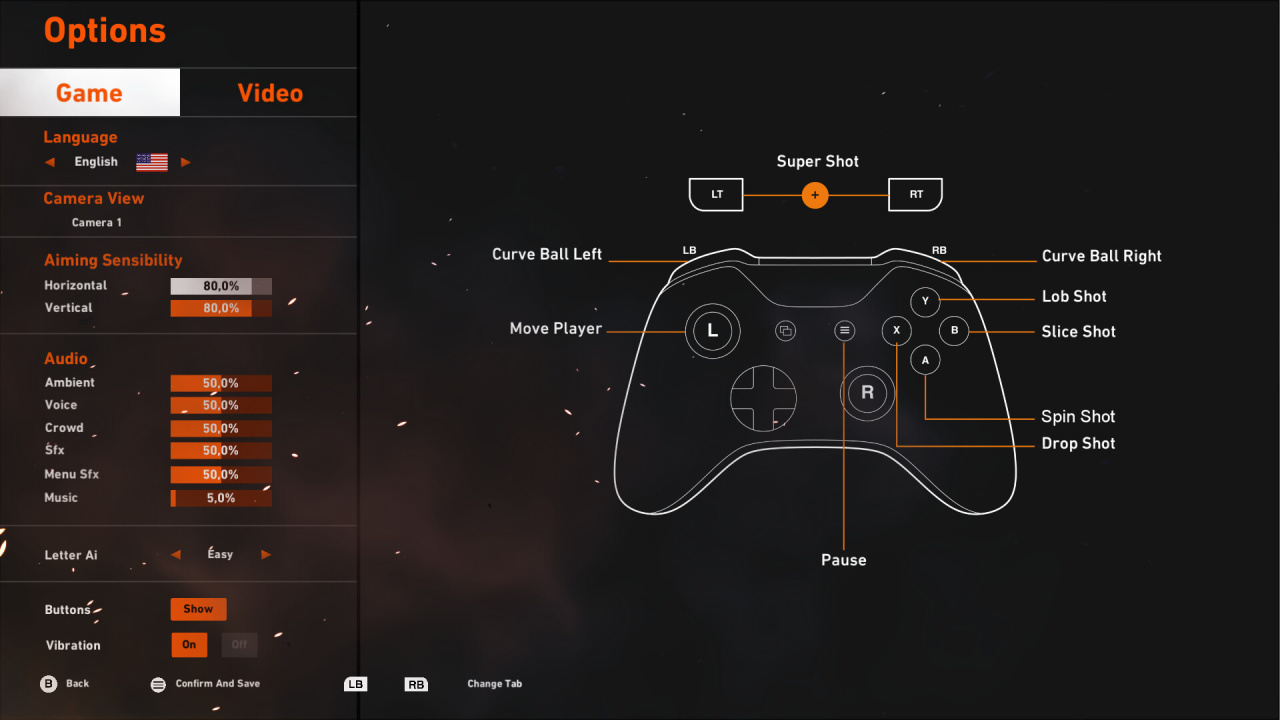Turn Vibration Off
The width and height of the screenshot is (1280, 720).
coord(239,645)
